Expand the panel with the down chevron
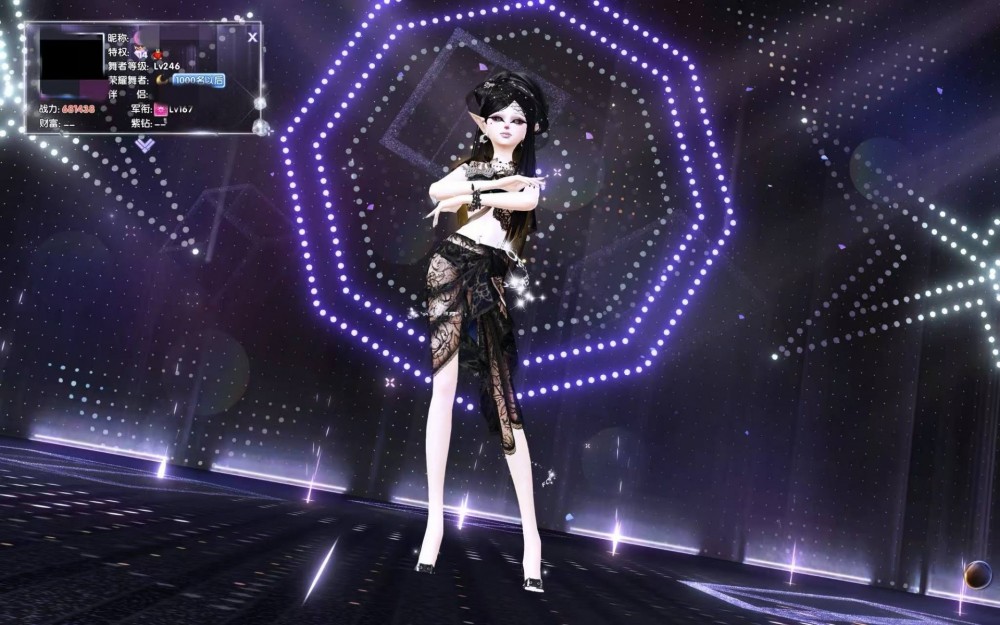 [145, 145]
